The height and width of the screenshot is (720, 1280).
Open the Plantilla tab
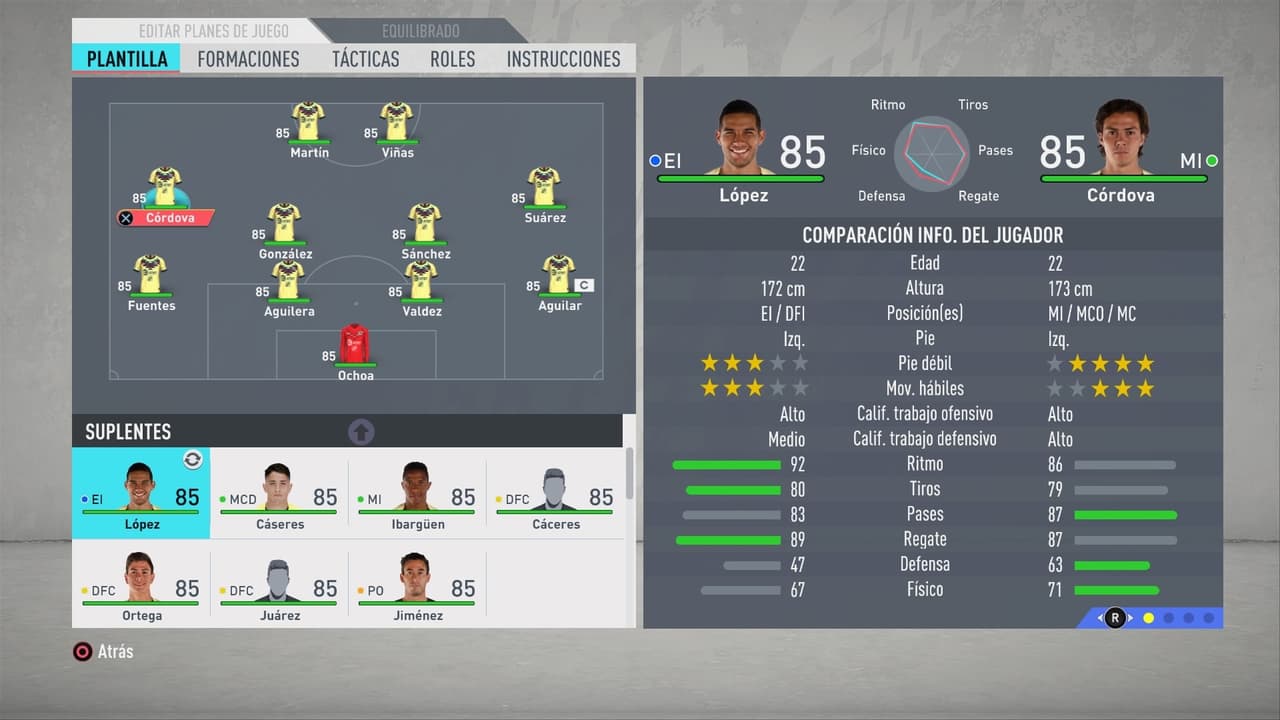[127, 59]
